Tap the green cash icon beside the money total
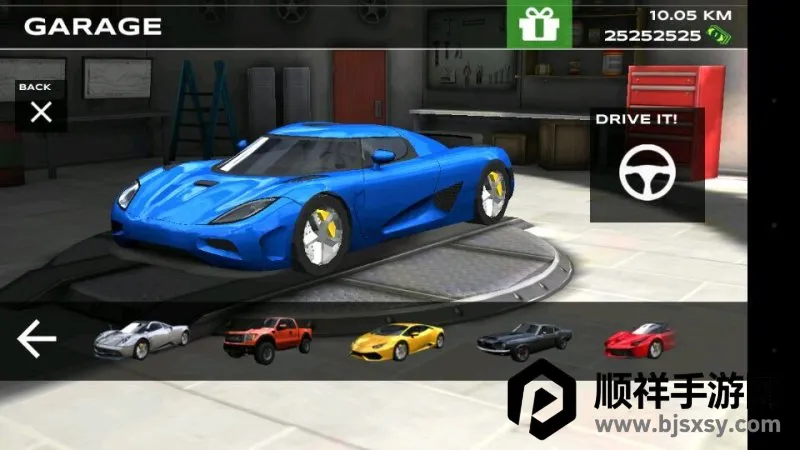The image size is (800, 450). click(717, 35)
